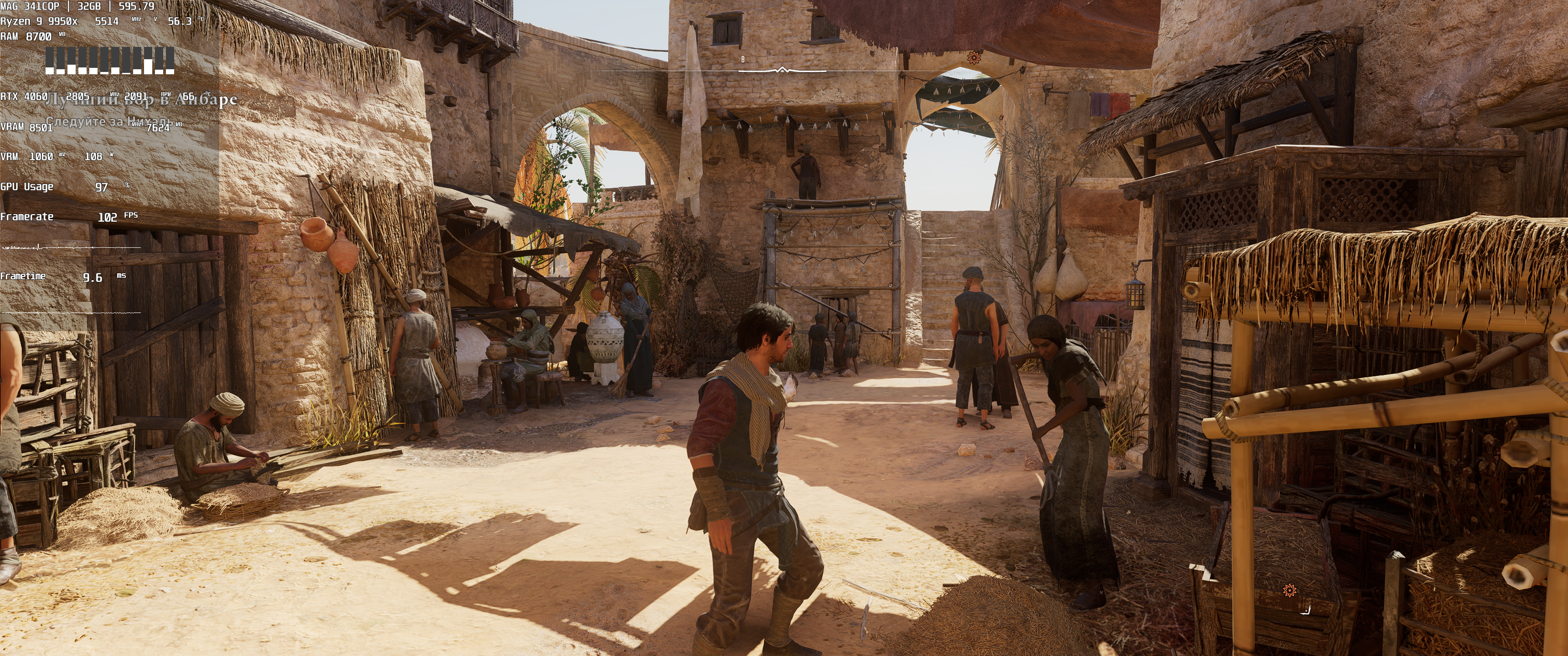Click the compass bar heading indicator
This screenshot has height=656, width=1568.
tap(782, 70)
